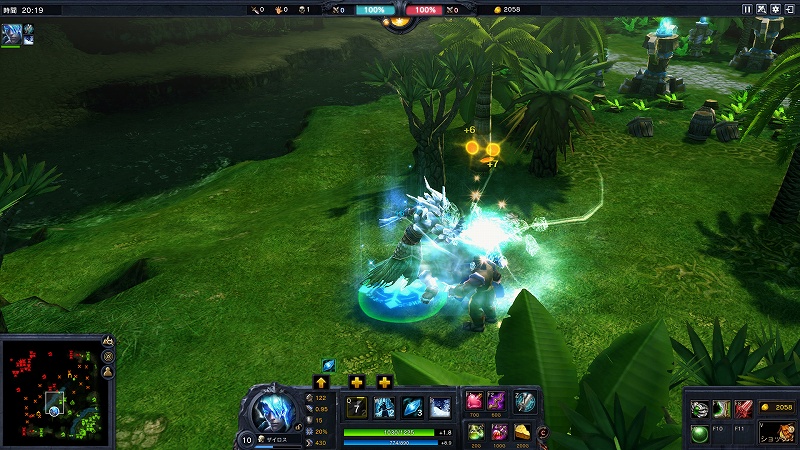Purchase the pink heart item costing 700
The width and height of the screenshot is (800, 450).
(x=475, y=401)
